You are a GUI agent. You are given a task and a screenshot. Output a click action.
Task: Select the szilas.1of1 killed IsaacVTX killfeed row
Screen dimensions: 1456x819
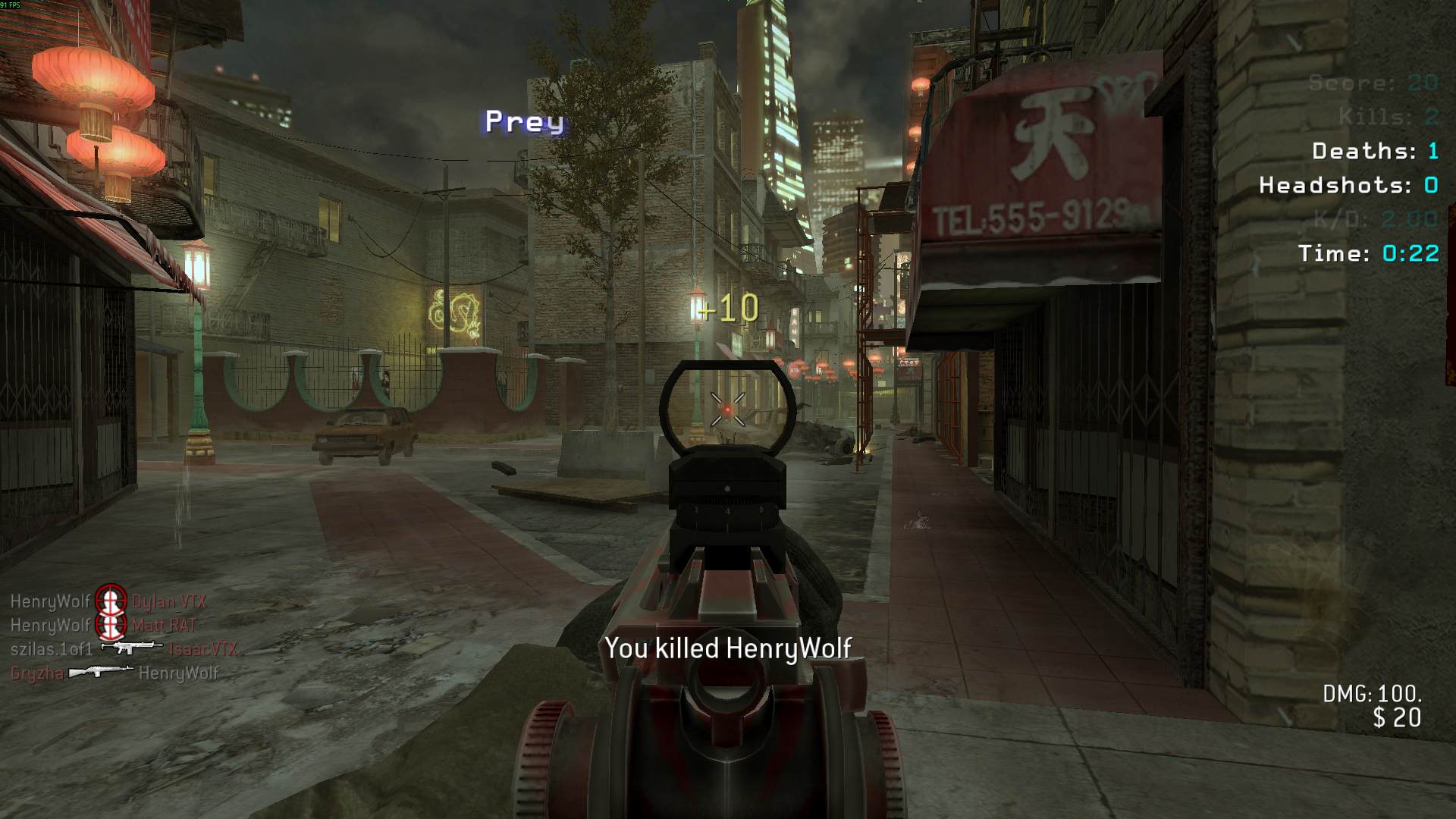(x=124, y=649)
